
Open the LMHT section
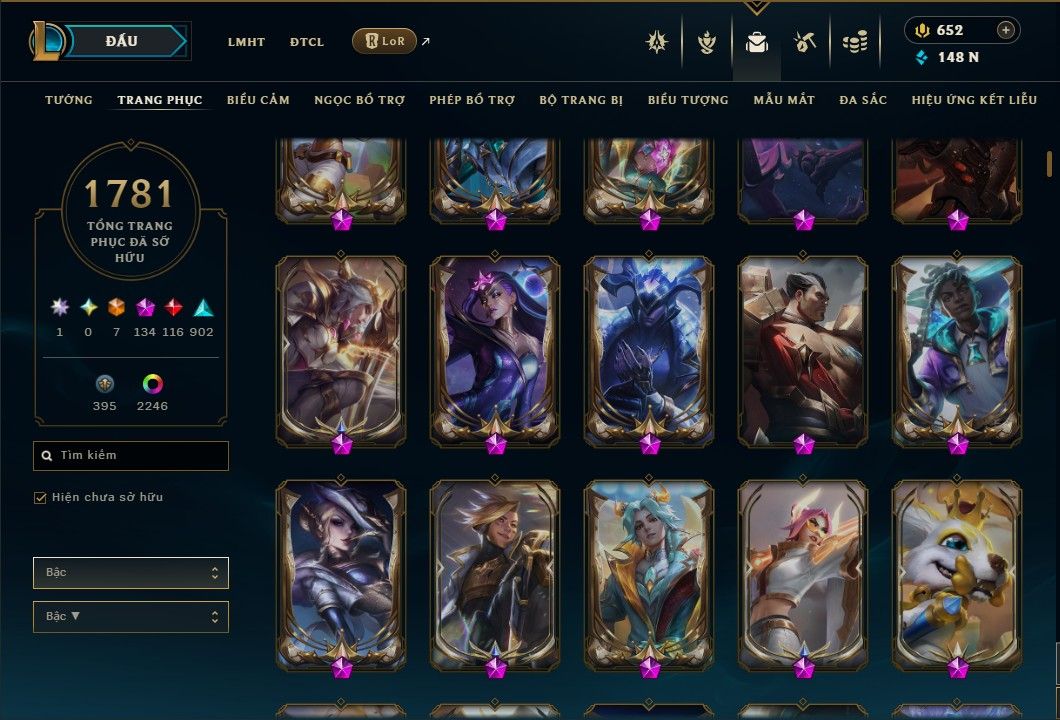pyautogui.click(x=246, y=42)
